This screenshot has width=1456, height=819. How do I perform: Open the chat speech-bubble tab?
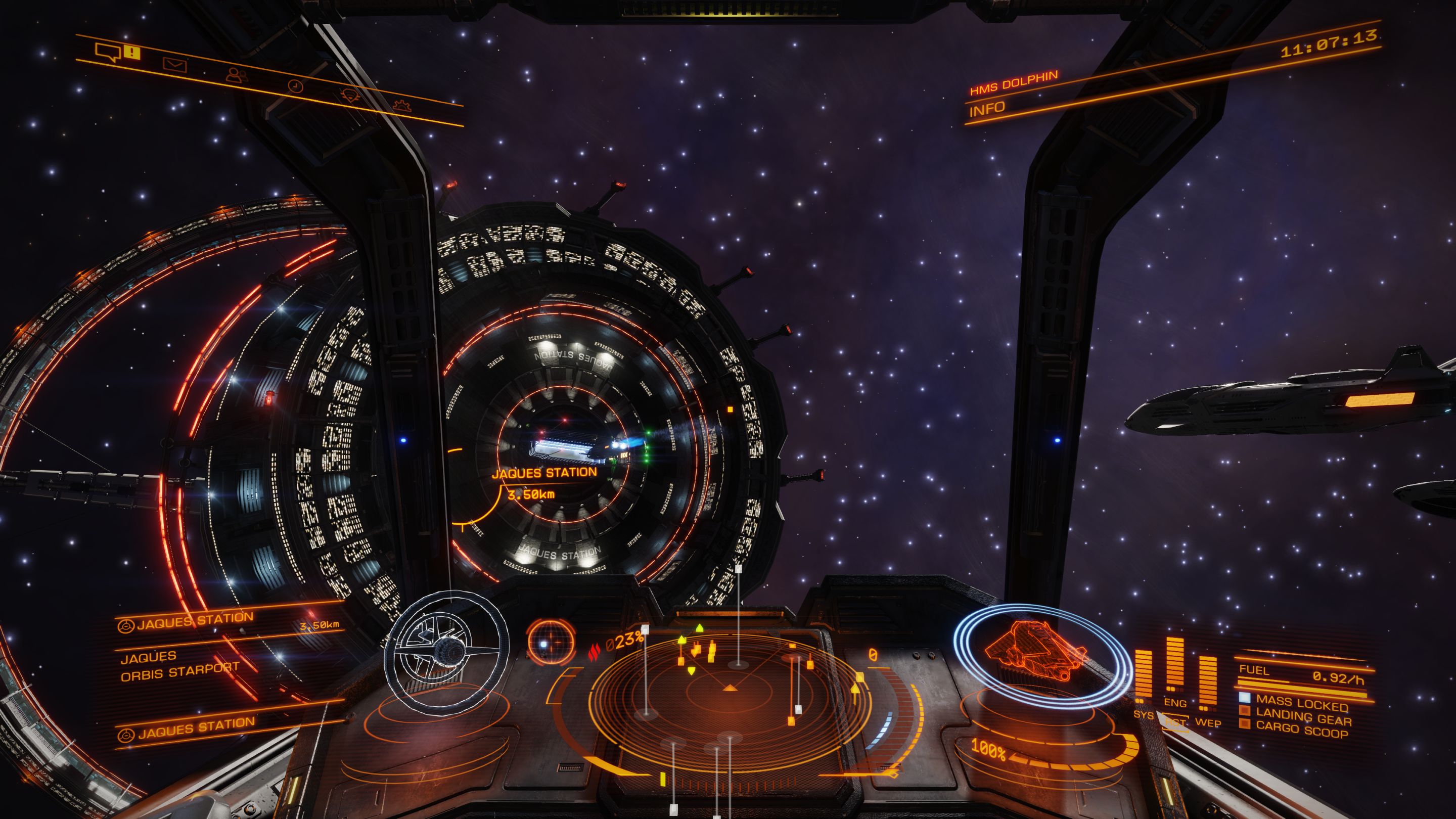click(x=109, y=53)
